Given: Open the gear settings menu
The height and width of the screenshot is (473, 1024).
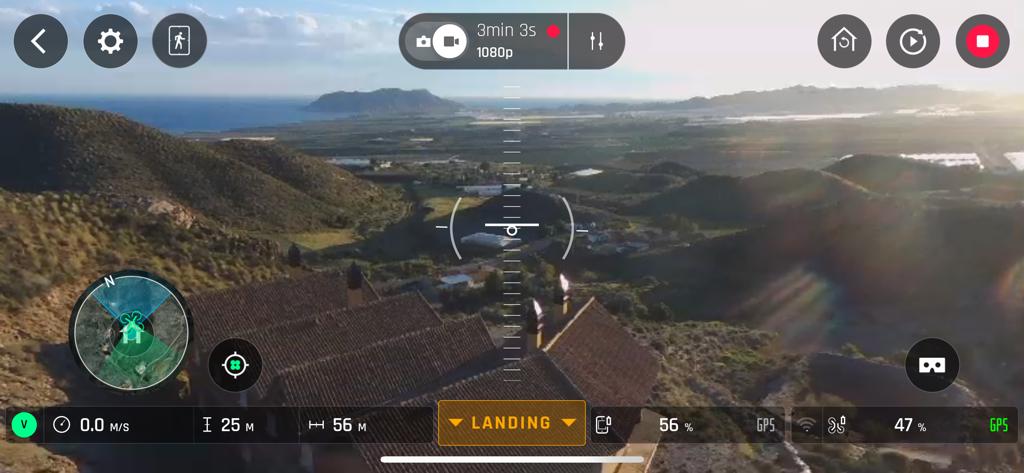Looking at the screenshot, I should [x=110, y=41].
